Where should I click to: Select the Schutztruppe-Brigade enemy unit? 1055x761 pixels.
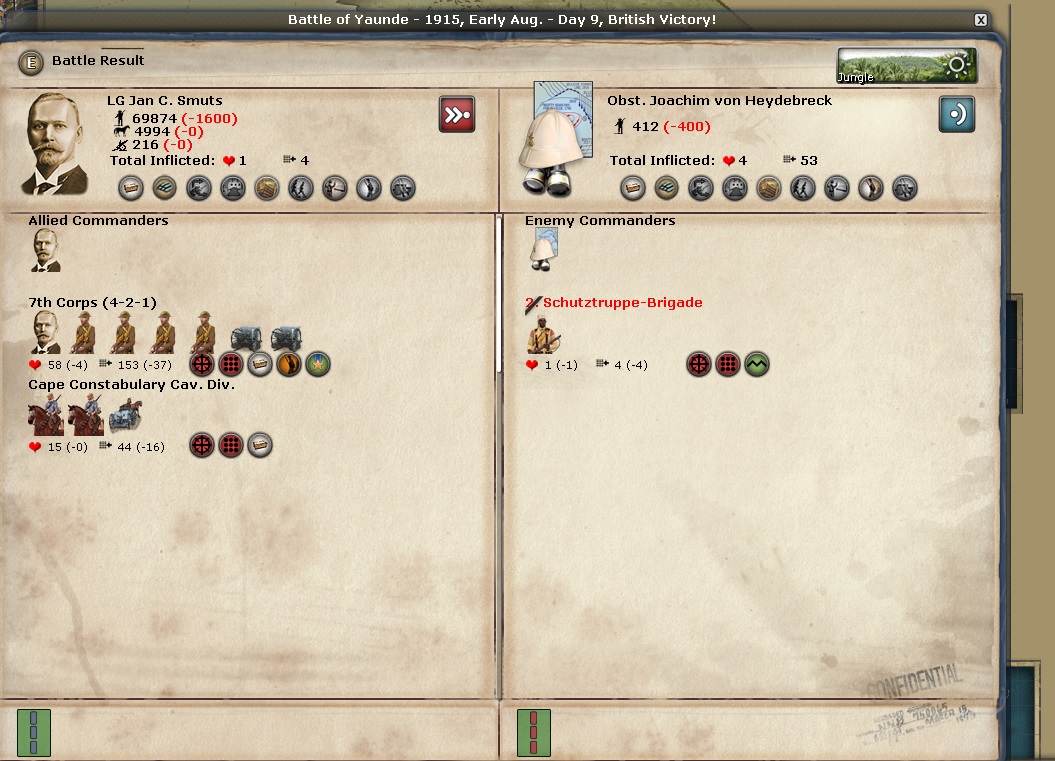tap(622, 302)
